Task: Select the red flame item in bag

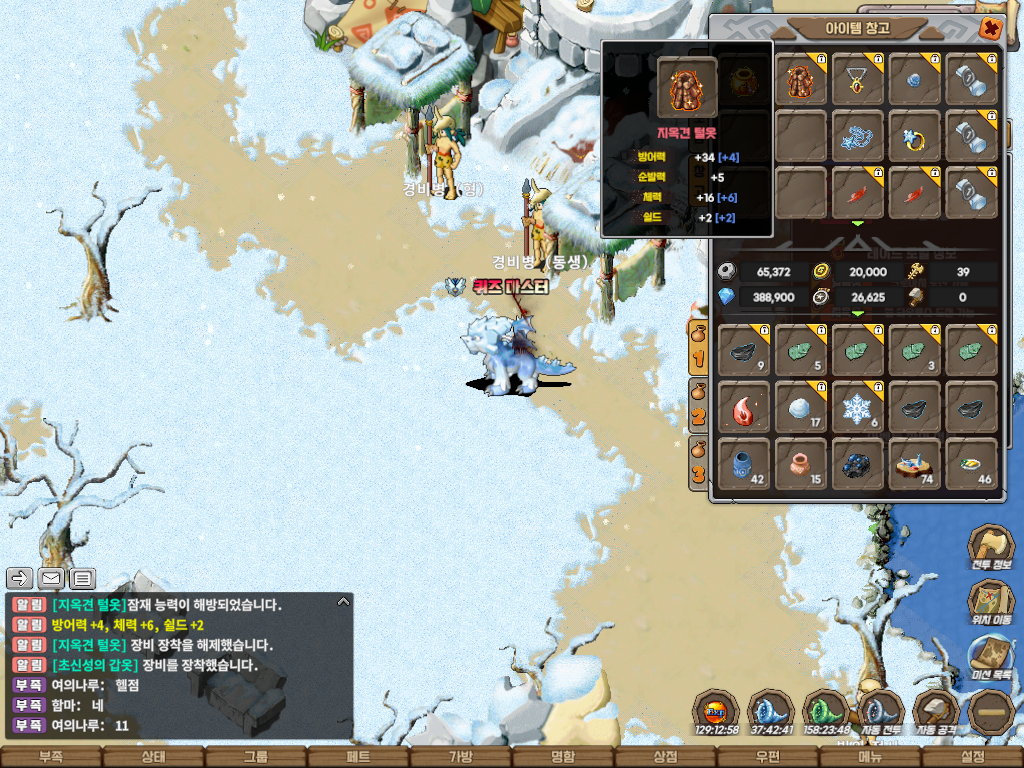Action: pos(744,407)
